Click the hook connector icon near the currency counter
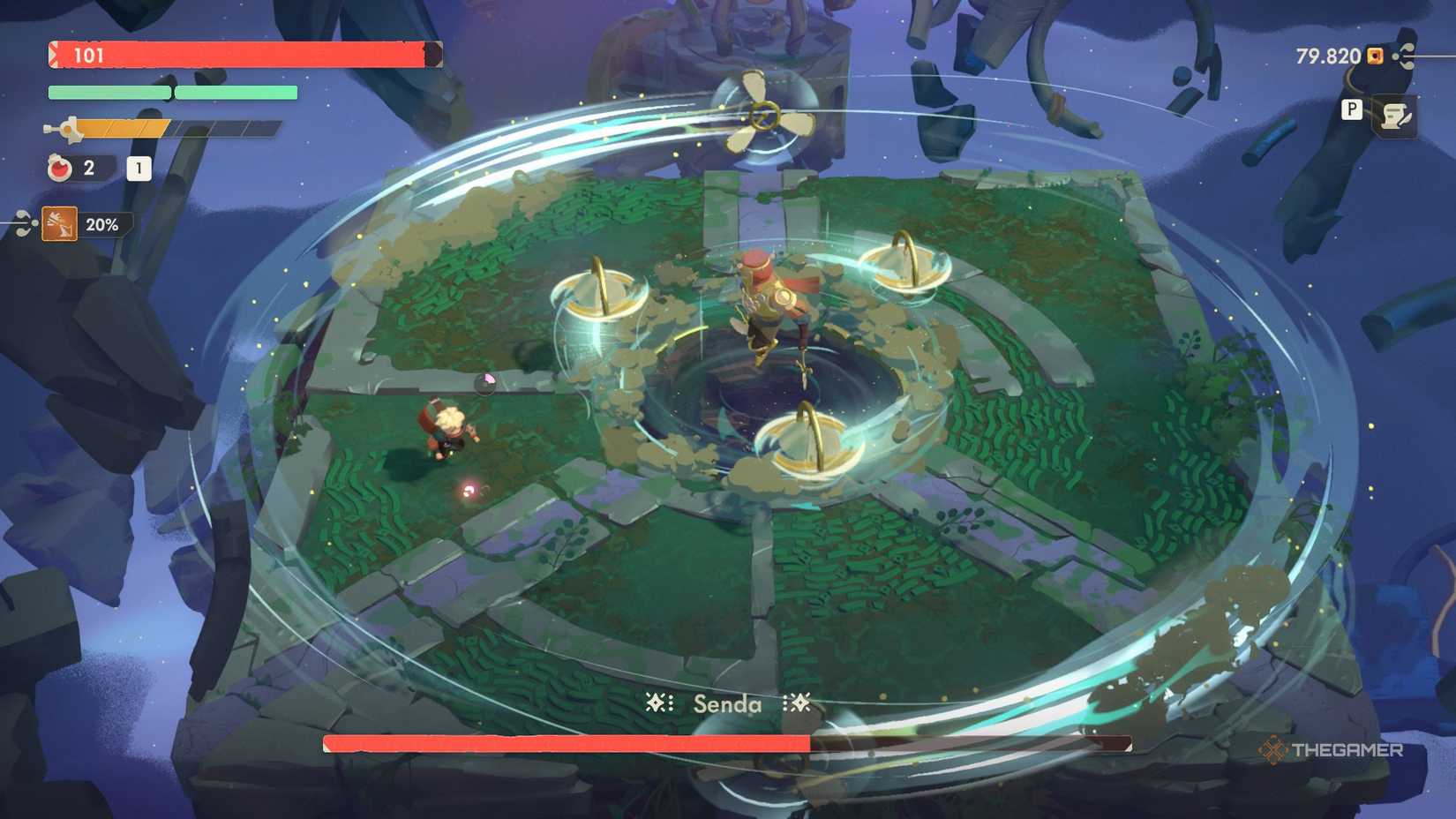The image size is (1456, 819). point(1405,56)
